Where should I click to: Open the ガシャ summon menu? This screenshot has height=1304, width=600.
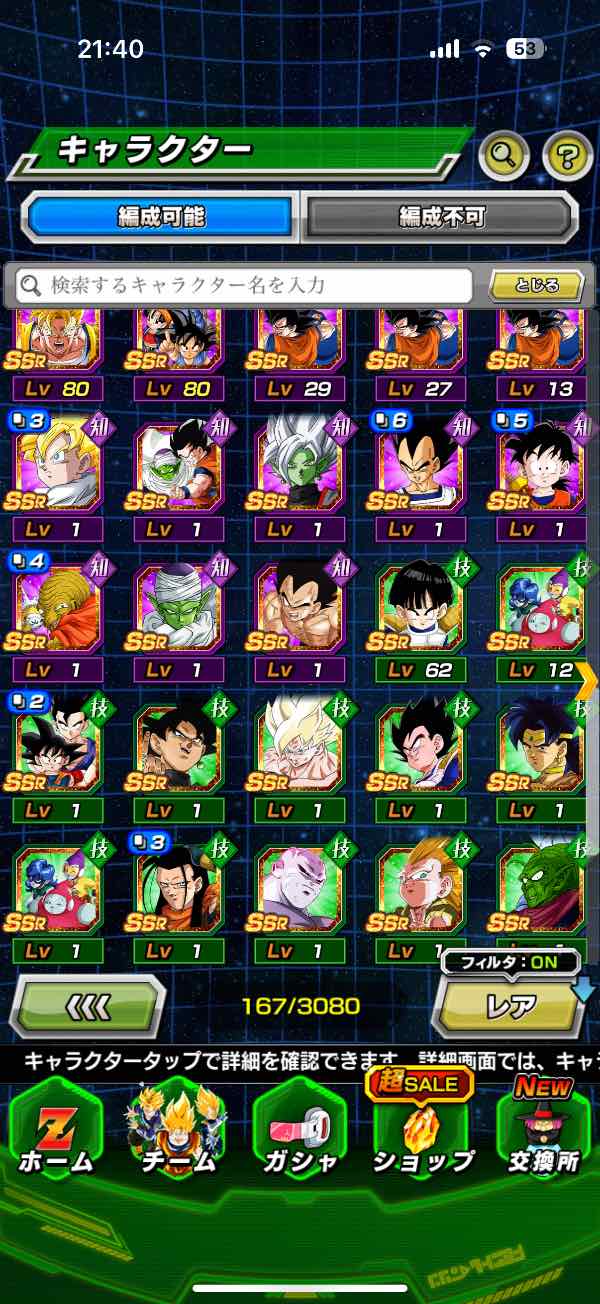tap(300, 1130)
